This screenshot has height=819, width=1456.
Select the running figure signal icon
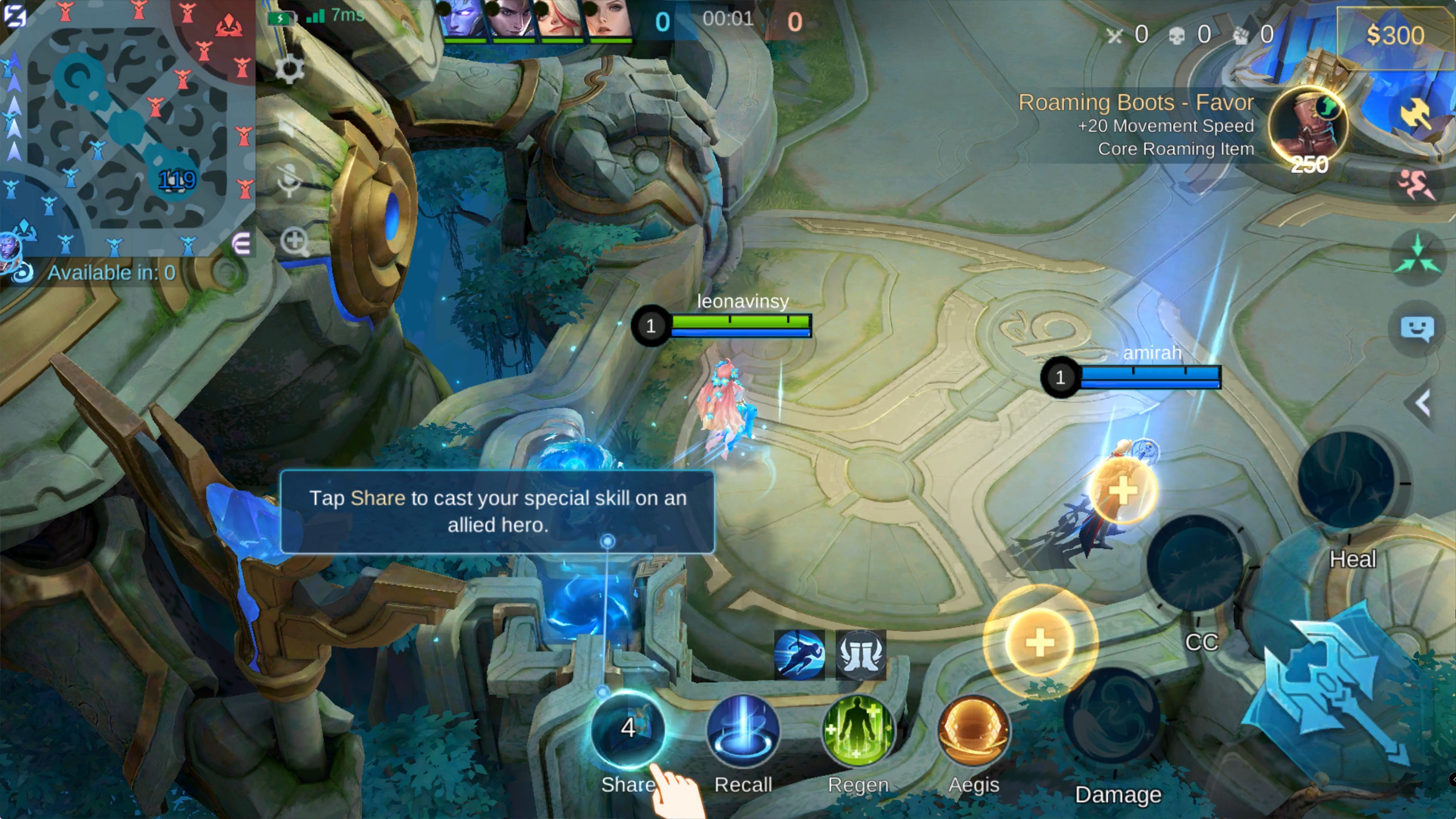1417,185
